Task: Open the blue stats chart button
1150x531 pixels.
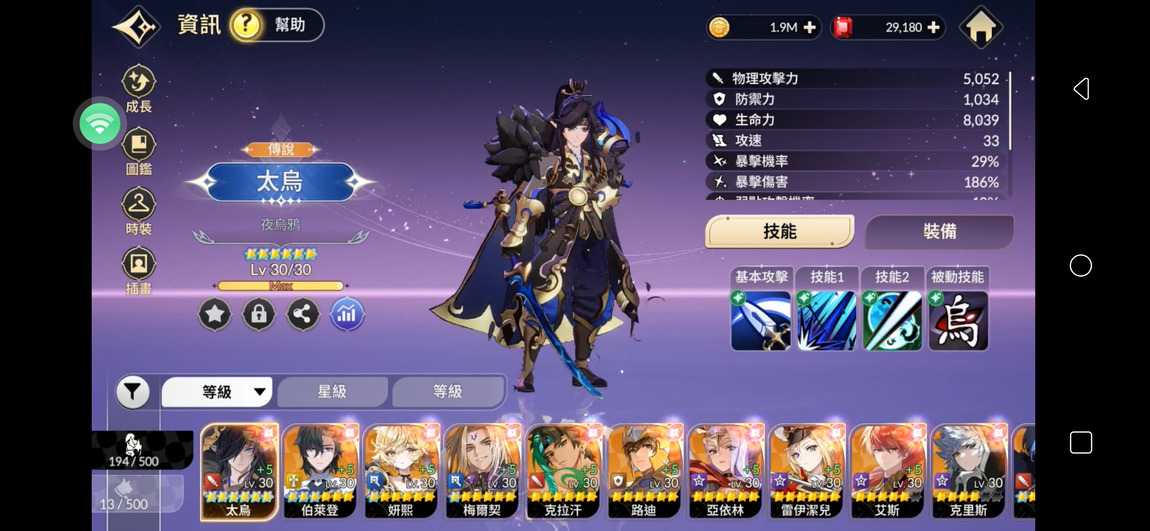Action: coord(347,315)
